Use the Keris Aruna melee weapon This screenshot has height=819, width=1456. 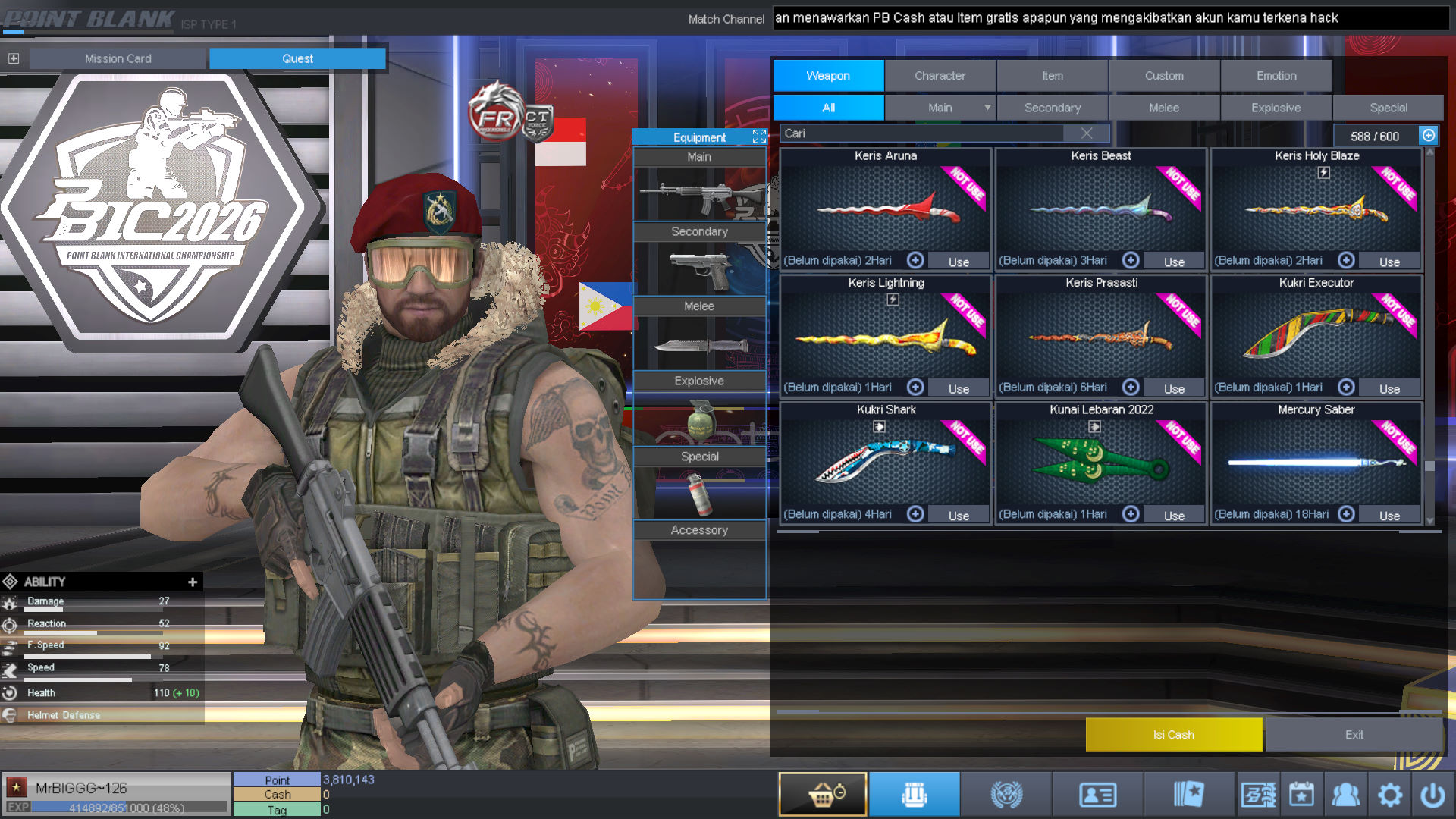[x=959, y=262]
